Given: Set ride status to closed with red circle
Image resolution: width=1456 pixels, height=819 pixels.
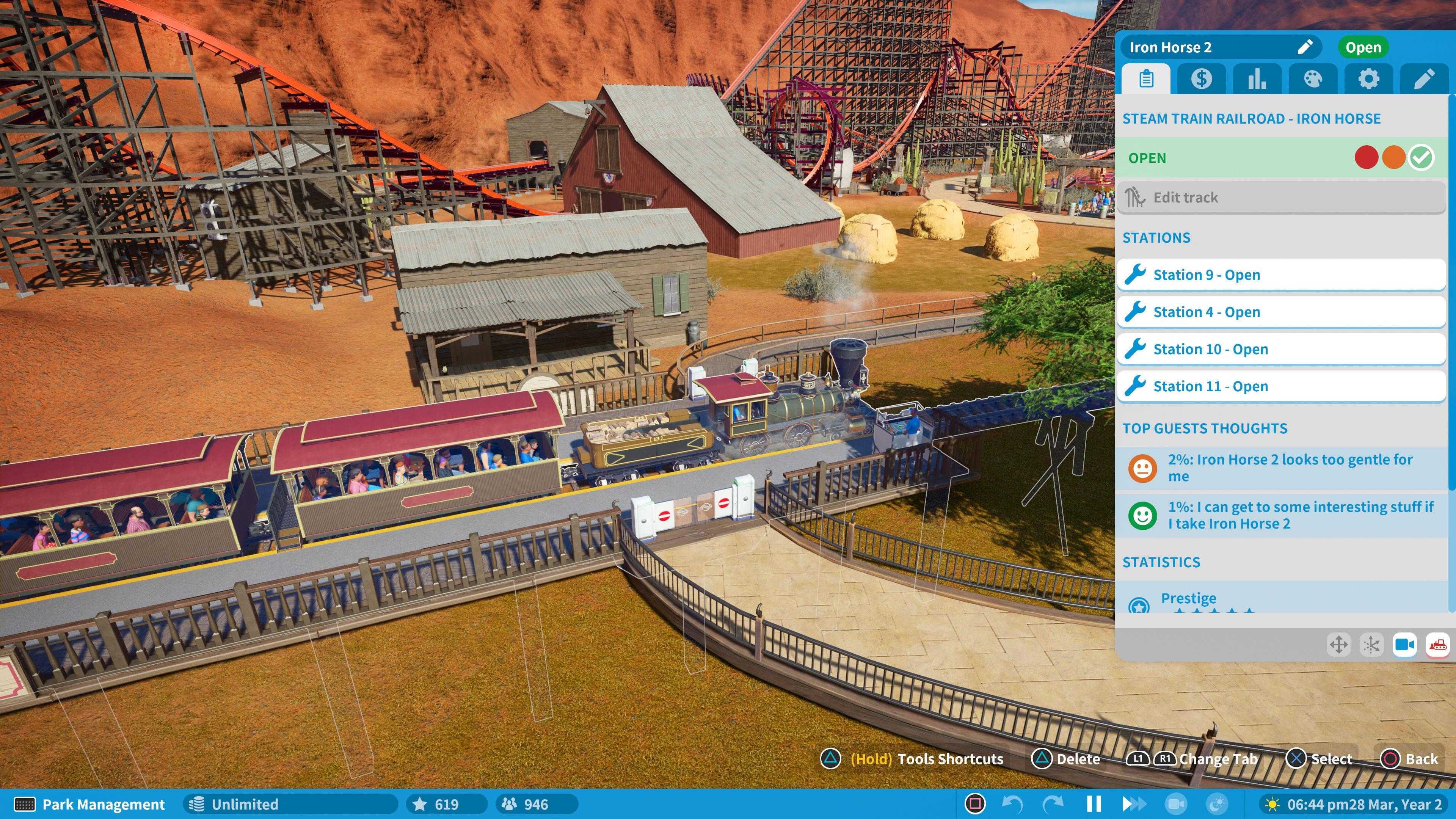Looking at the screenshot, I should point(1366,158).
